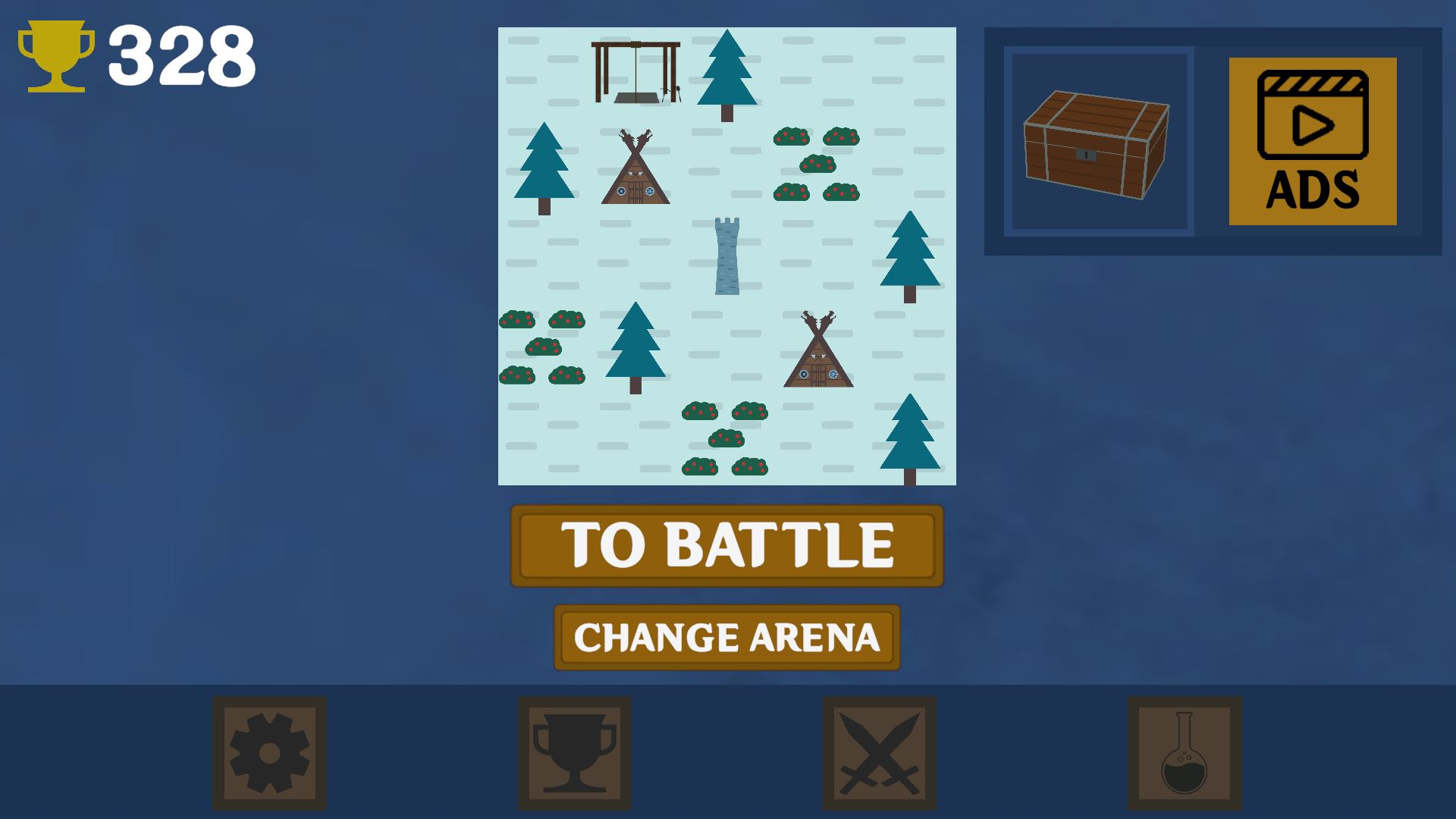This screenshot has width=1456, height=819.
Task: Click the play triangle on the ADS badge
Action: click(x=1312, y=124)
